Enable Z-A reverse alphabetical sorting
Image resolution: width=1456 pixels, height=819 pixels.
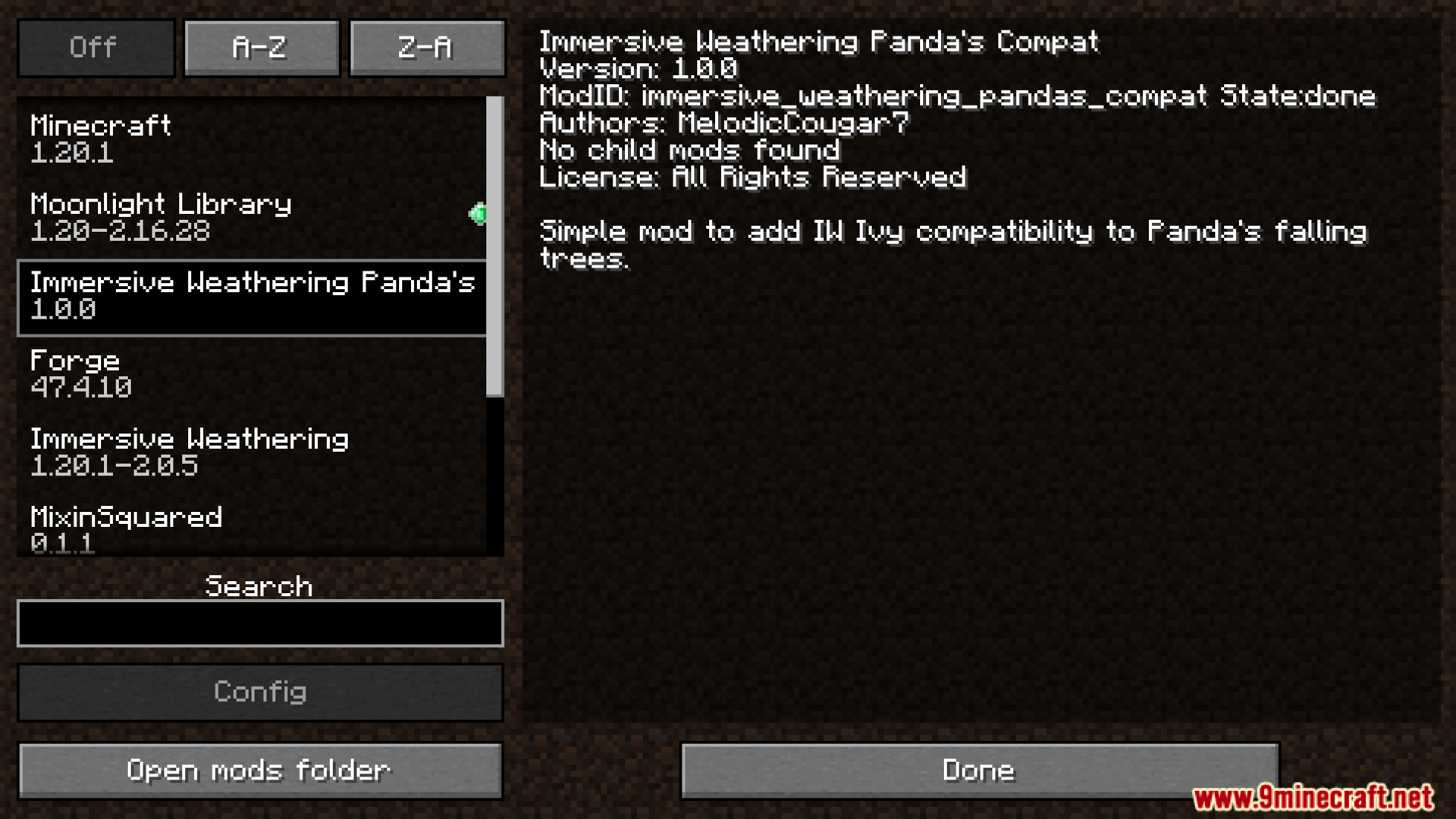tap(427, 47)
